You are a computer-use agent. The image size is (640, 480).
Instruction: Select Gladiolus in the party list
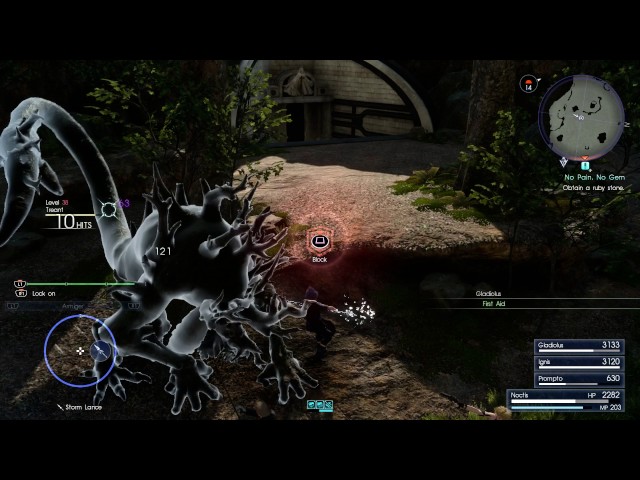coord(580,346)
